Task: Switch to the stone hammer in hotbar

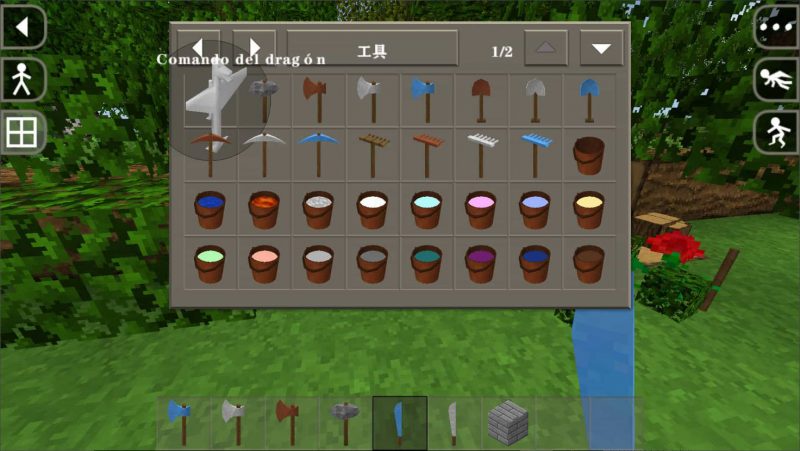Action: pyautogui.click(x=345, y=422)
